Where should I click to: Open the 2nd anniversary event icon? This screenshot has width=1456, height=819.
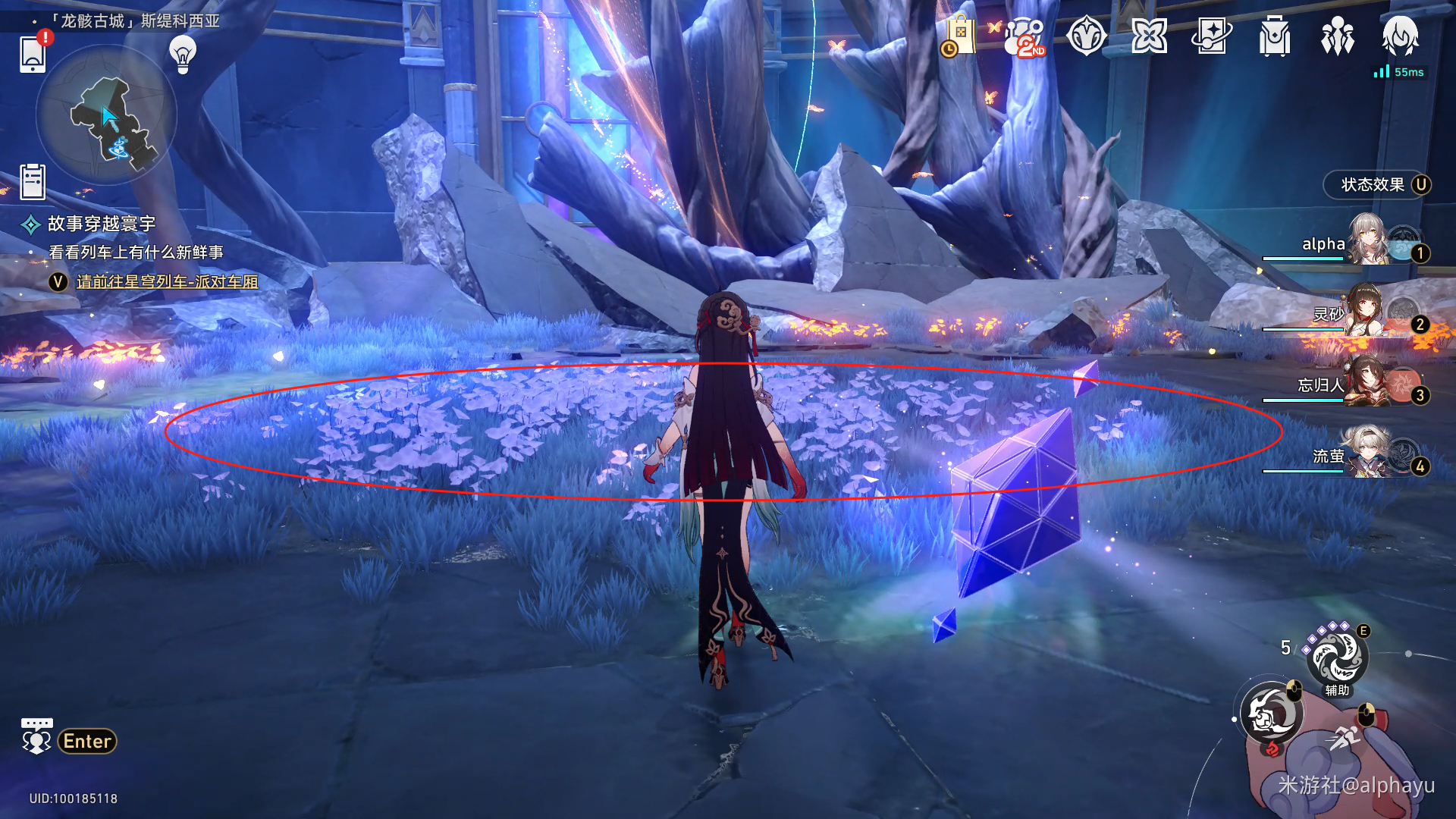(x=1025, y=36)
